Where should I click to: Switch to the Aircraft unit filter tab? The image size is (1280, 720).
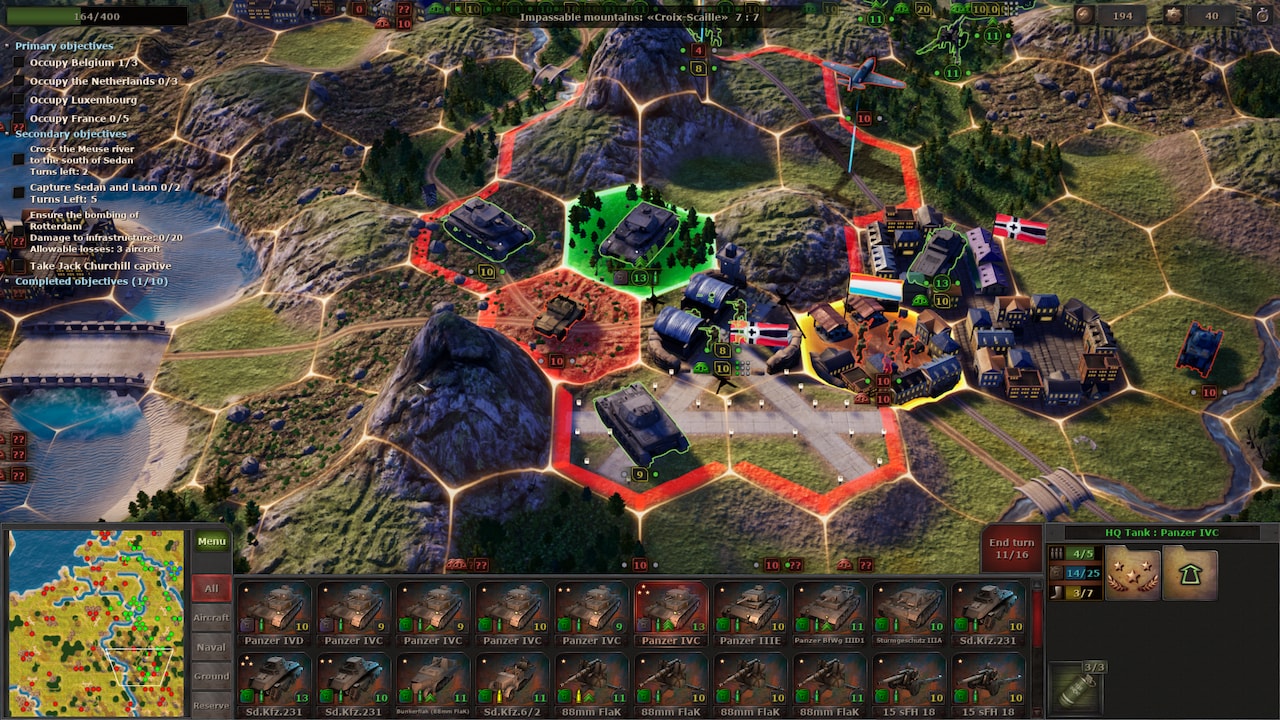(x=212, y=616)
